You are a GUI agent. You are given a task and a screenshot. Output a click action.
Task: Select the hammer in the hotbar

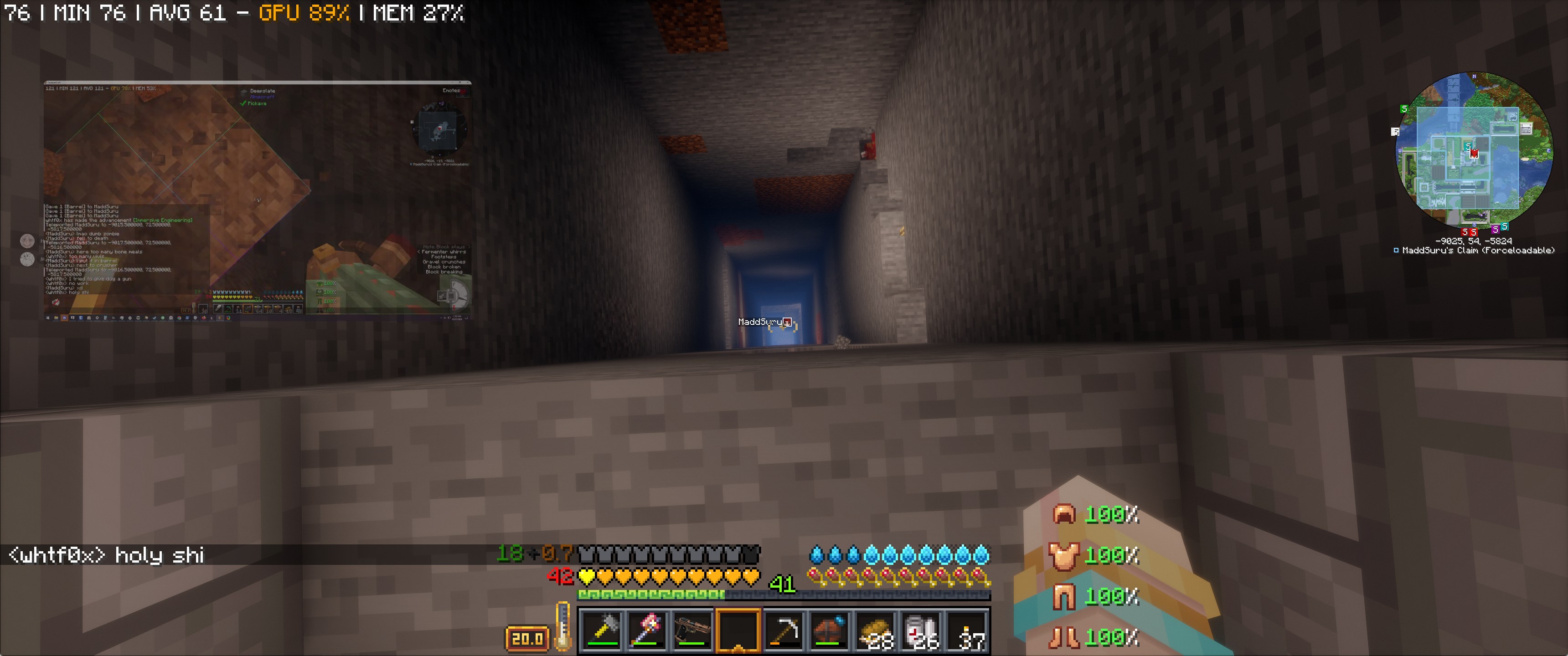point(601,630)
